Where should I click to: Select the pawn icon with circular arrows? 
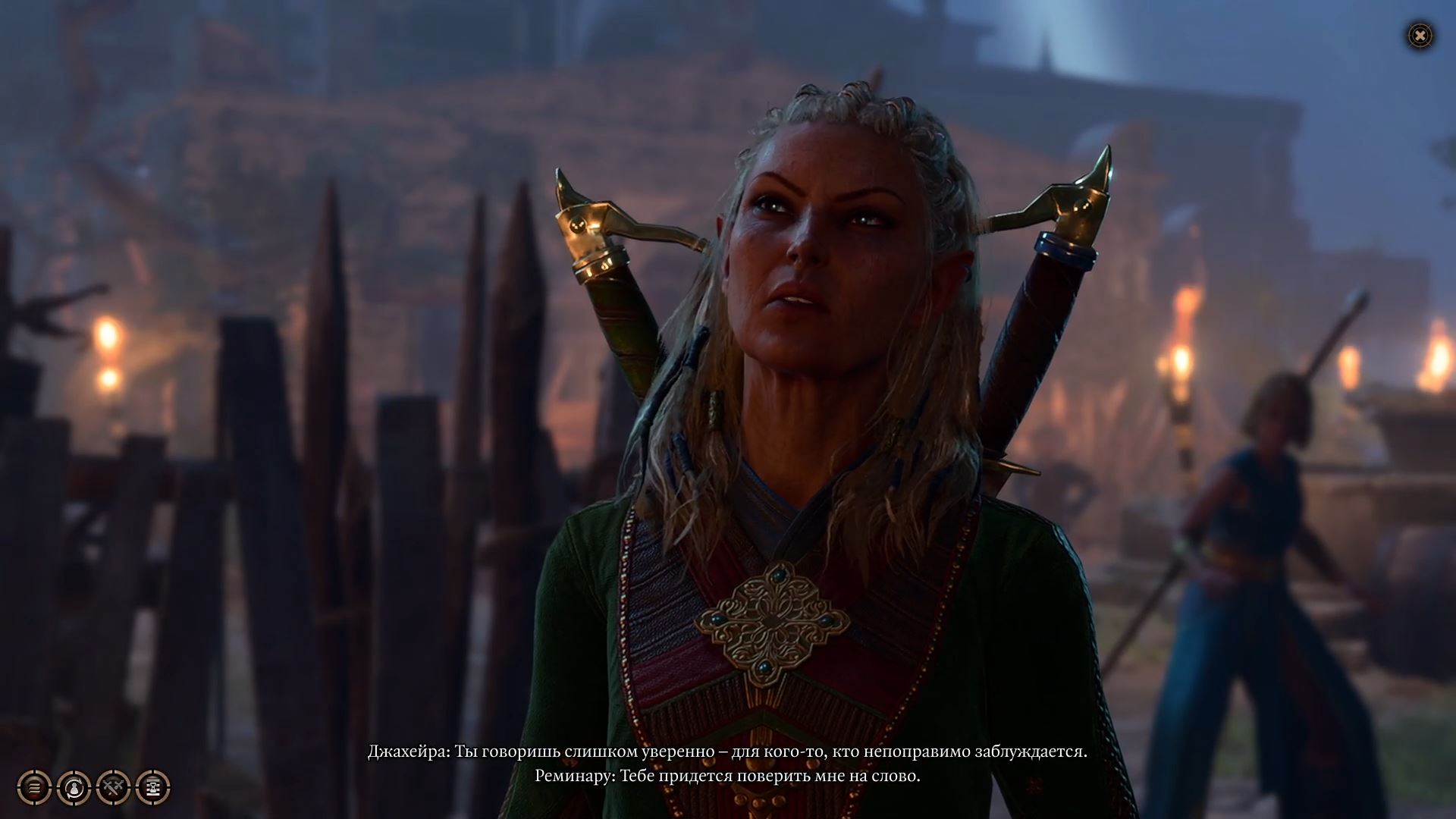[74, 787]
